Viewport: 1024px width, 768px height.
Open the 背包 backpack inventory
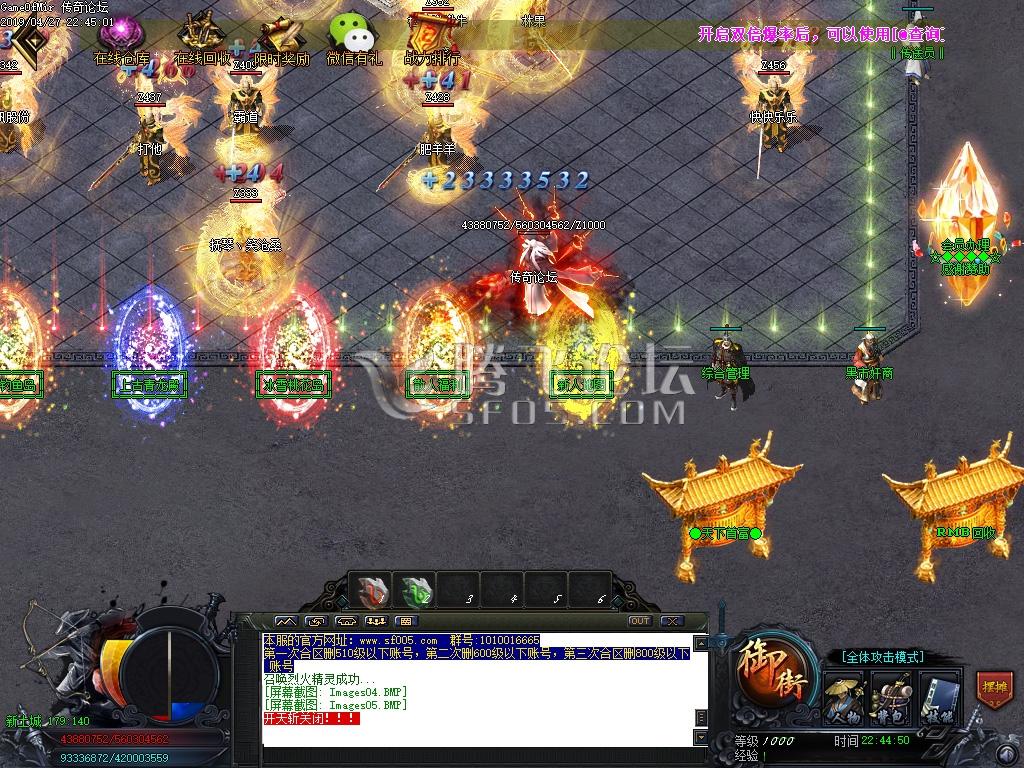click(x=891, y=698)
